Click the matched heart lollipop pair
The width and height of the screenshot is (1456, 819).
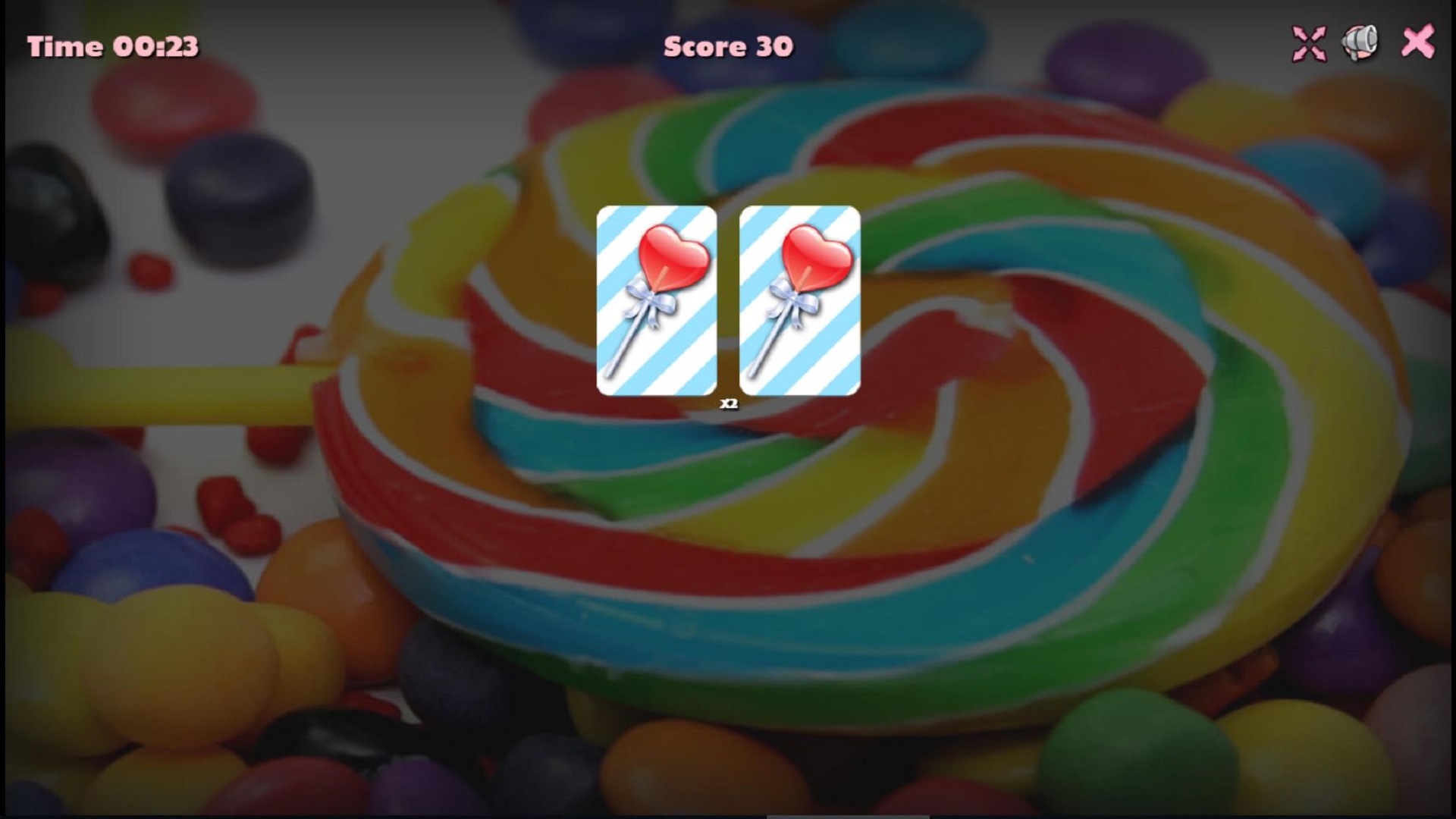tap(728, 302)
